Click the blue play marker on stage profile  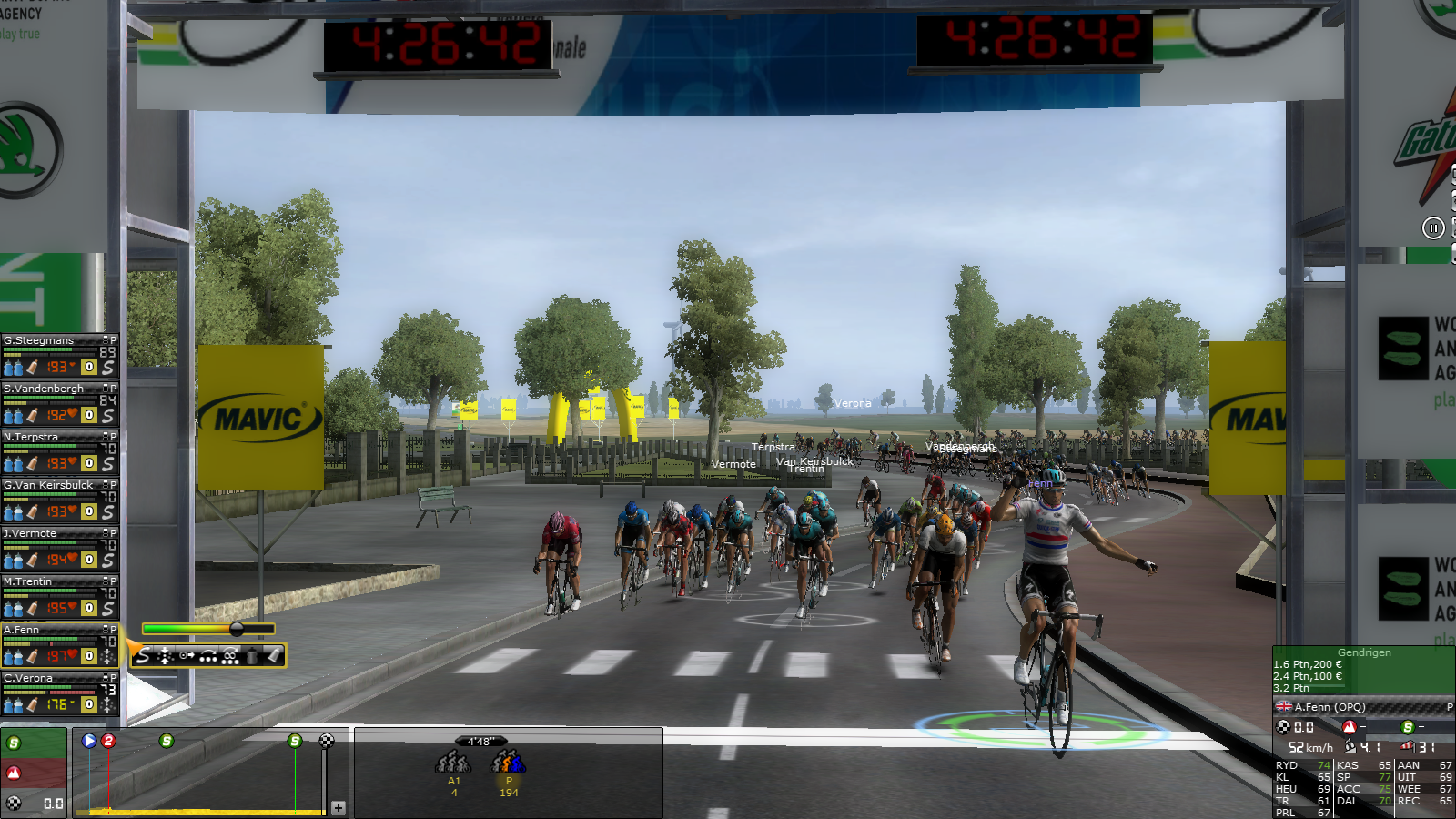(x=89, y=741)
